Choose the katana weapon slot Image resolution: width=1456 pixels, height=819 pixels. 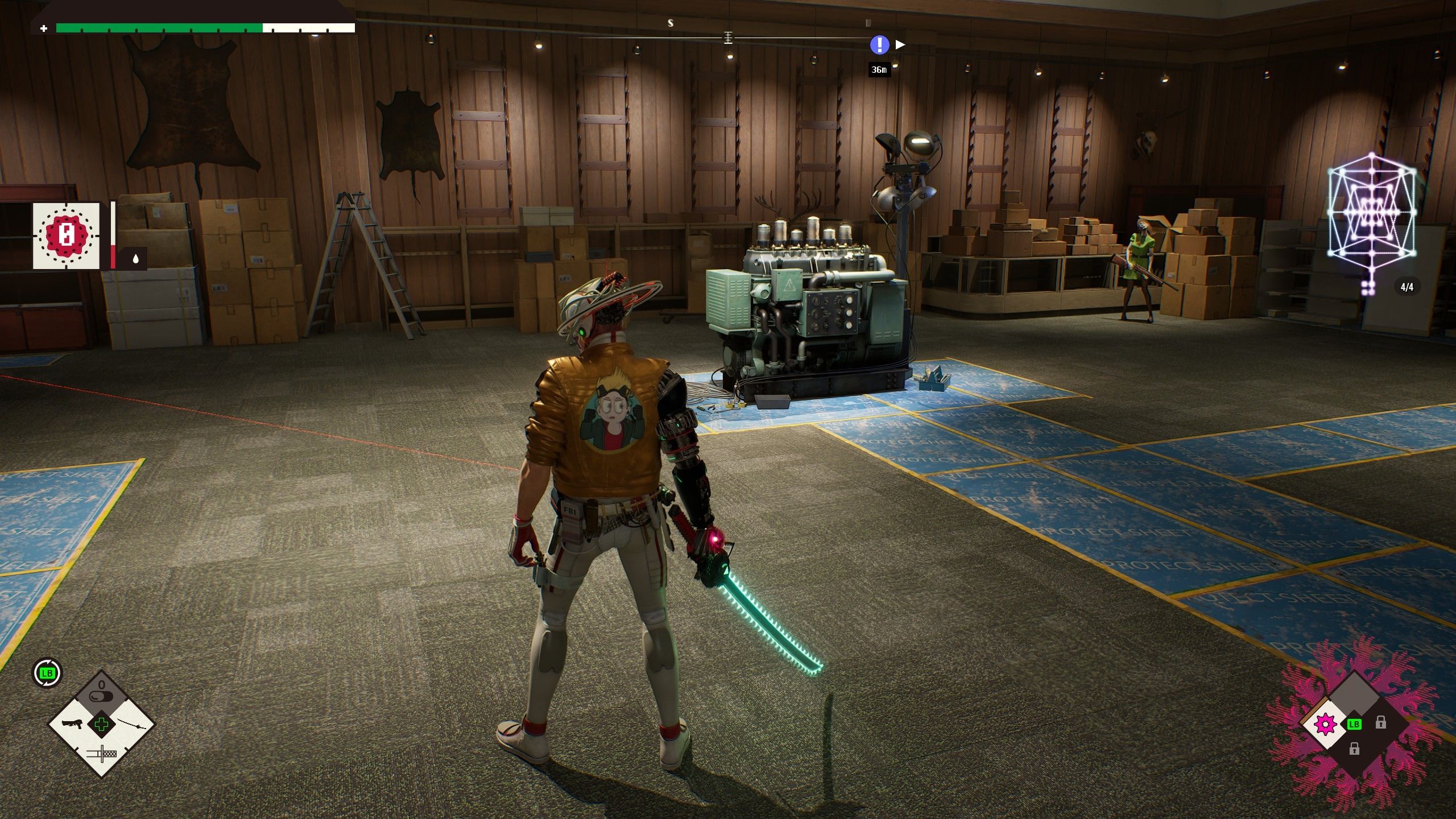[x=132, y=724]
